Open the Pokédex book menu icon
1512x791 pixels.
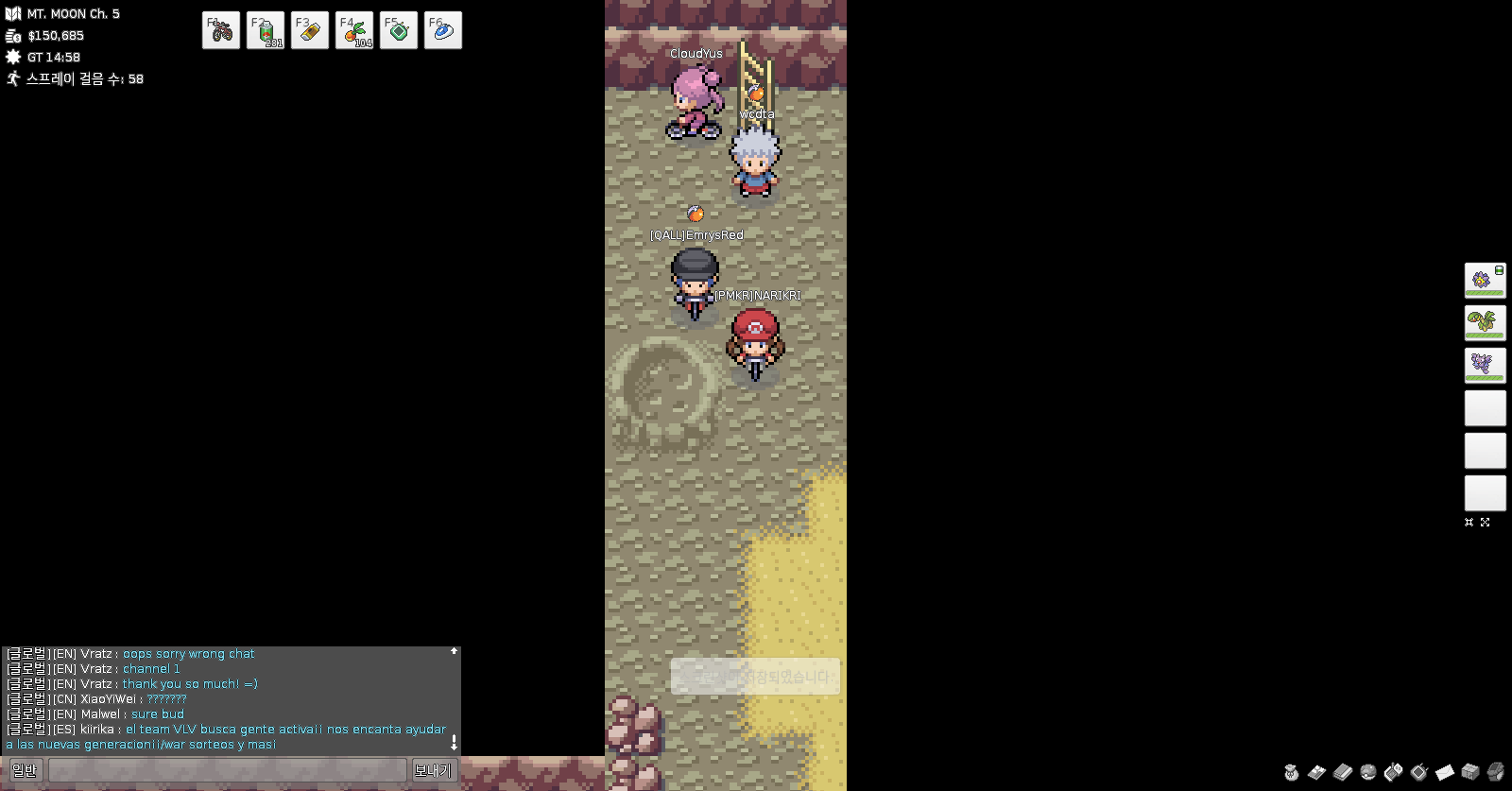pos(1342,772)
